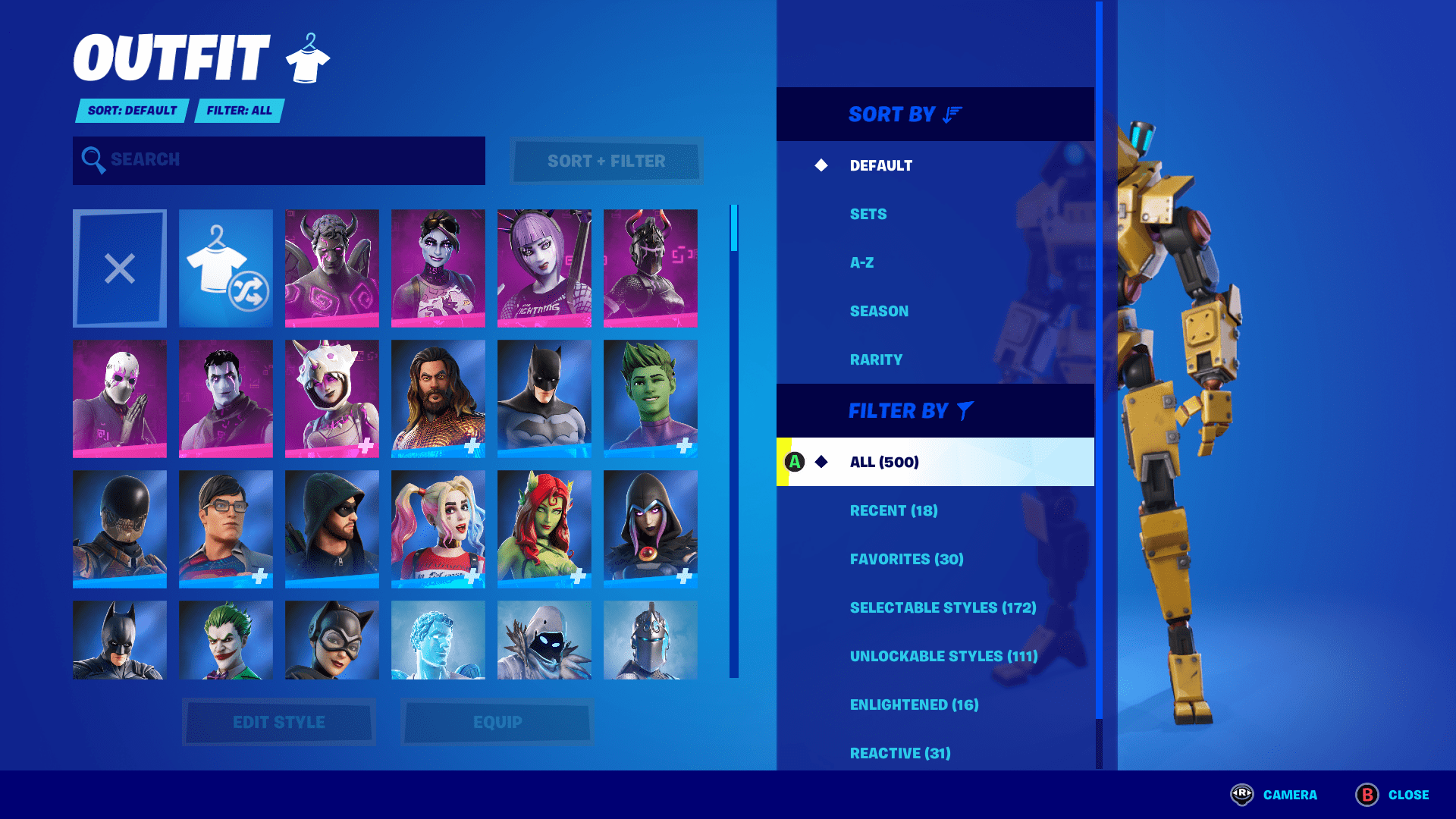Select the random outfit shuffle slot
The height and width of the screenshot is (819, 1456).
tap(225, 267)
